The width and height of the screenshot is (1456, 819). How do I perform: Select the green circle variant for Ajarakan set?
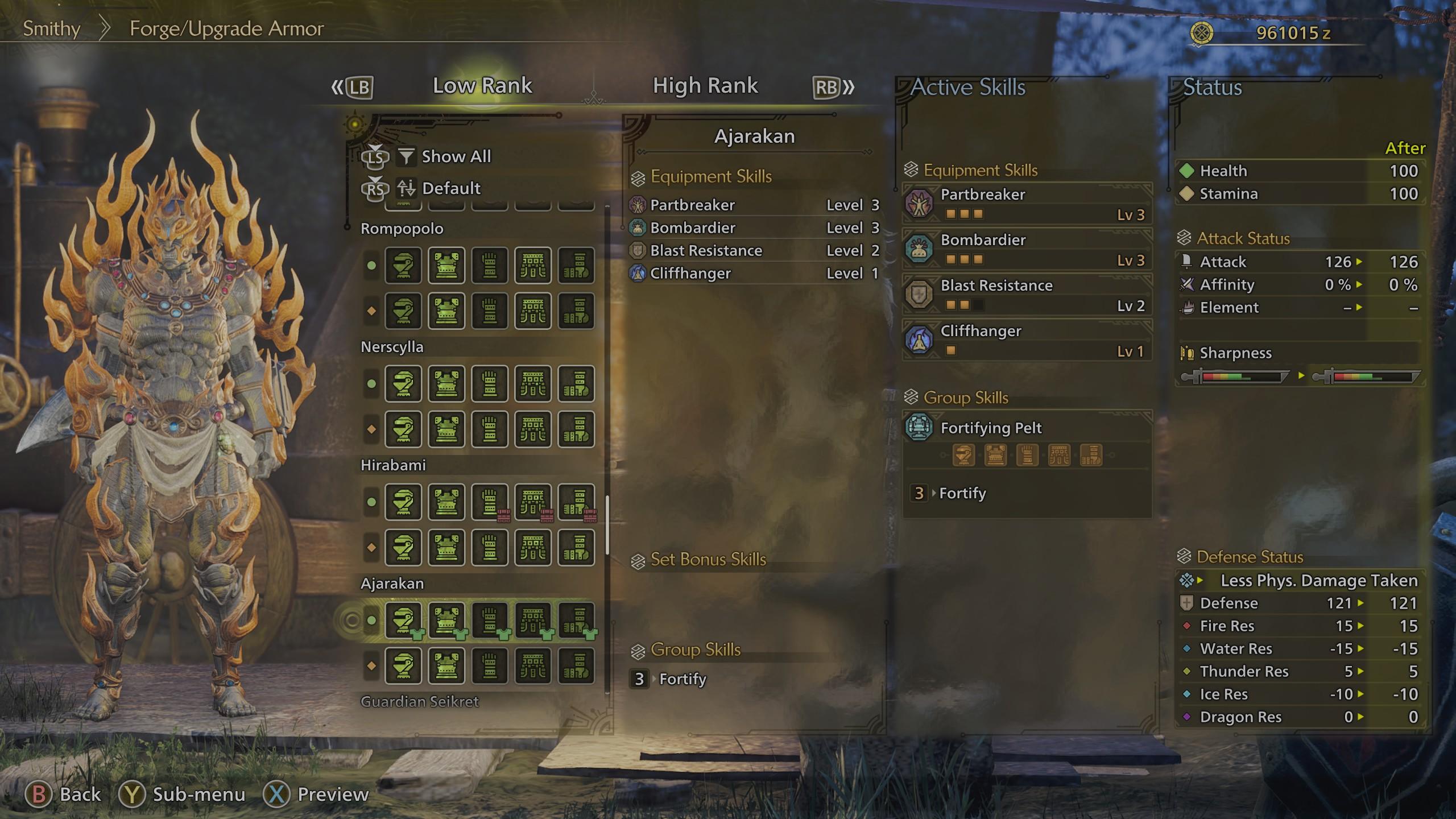click(370, 621)
